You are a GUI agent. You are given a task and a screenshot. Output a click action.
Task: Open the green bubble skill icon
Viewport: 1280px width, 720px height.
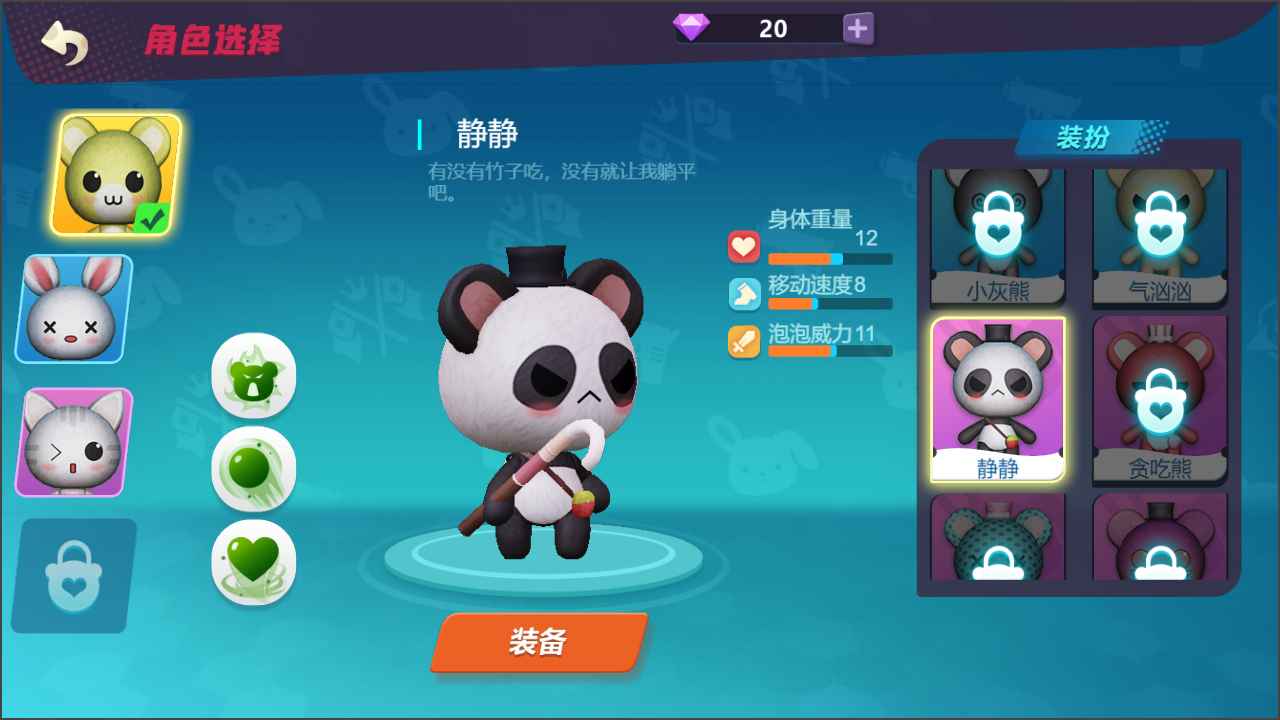[x=253, y=468]
